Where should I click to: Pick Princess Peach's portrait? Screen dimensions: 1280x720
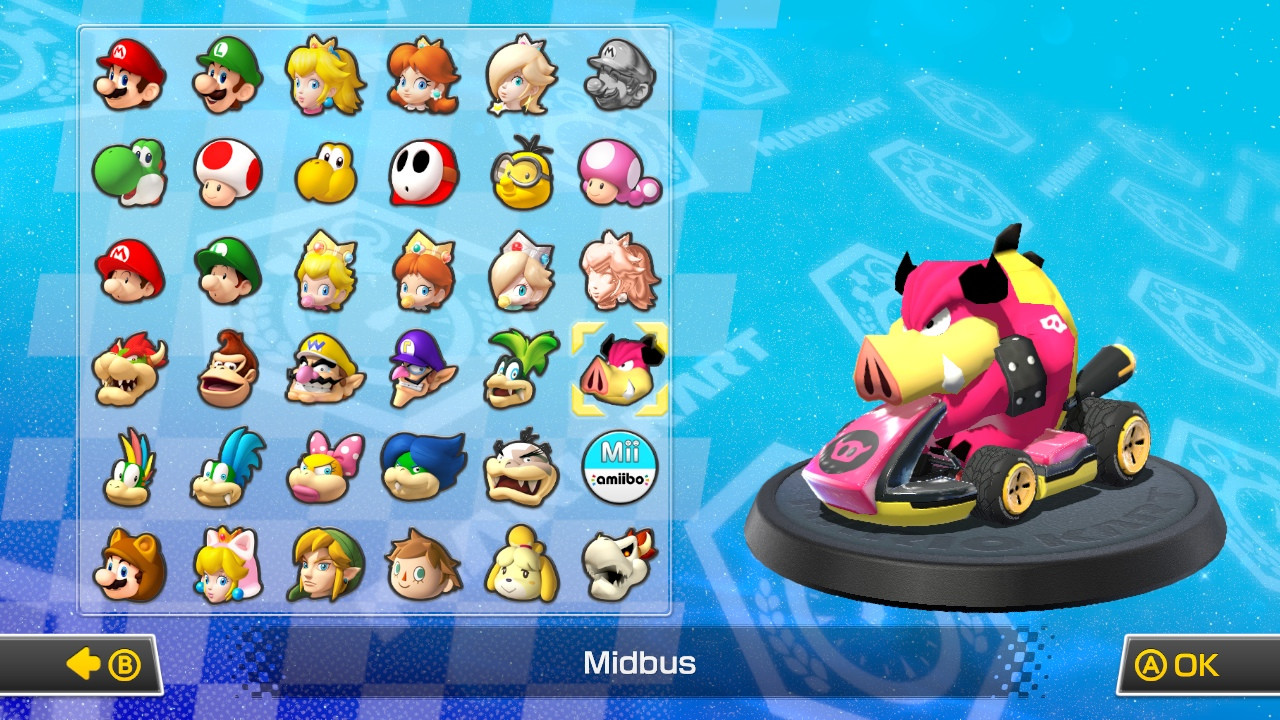(325, 75)
